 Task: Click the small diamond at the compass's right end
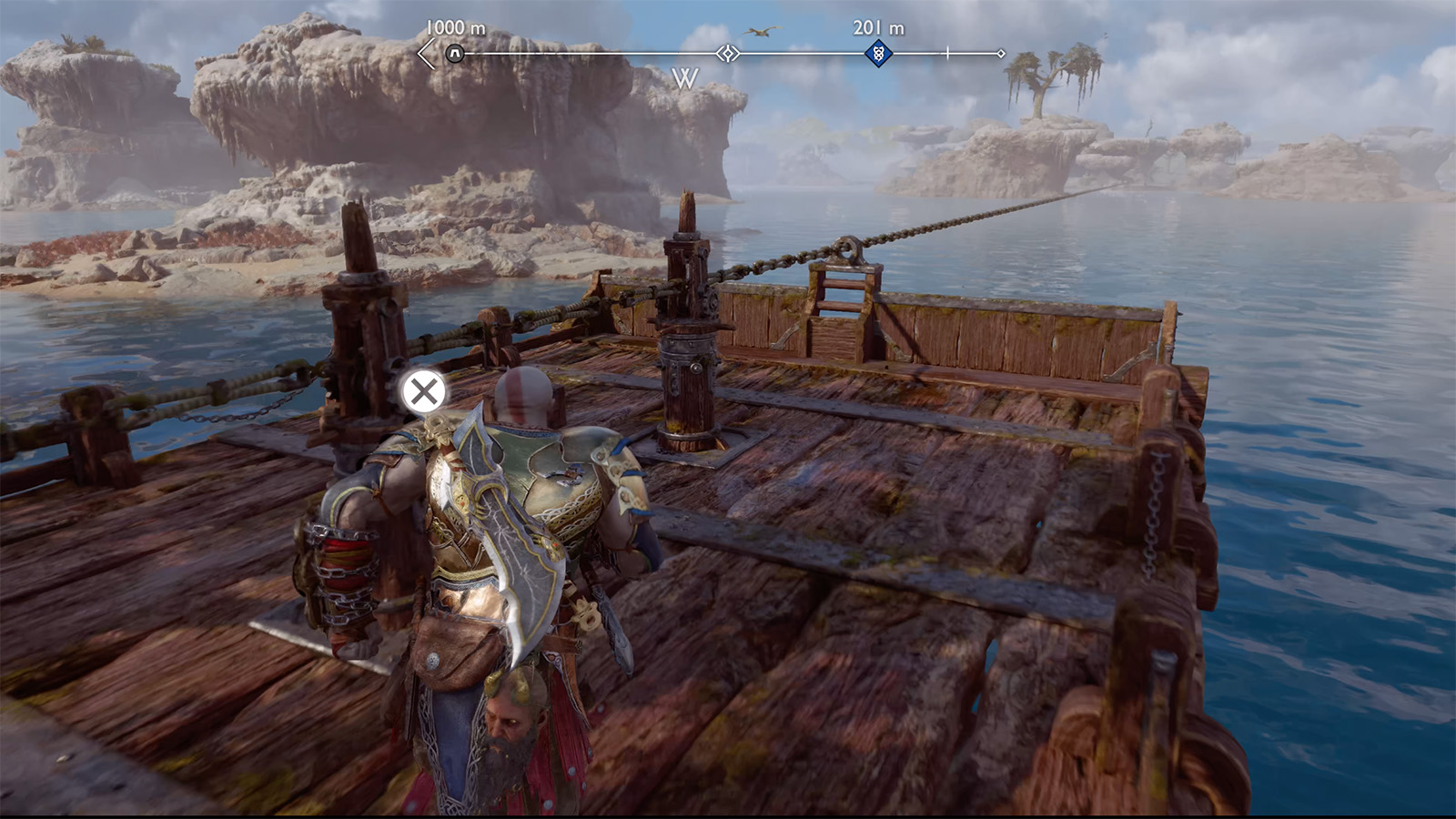click(1003, 54)
